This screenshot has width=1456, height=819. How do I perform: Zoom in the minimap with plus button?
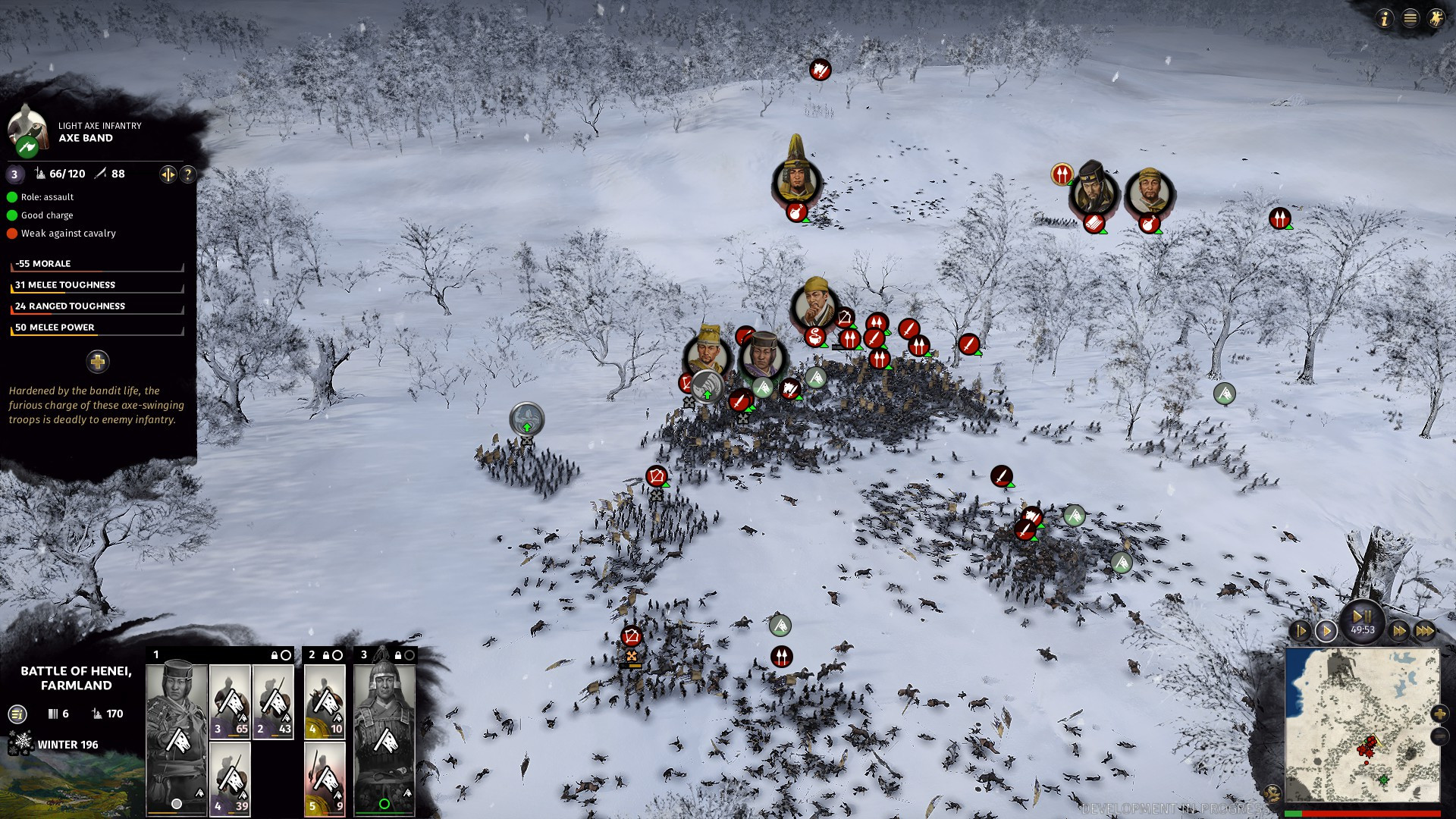tap(1439, 714)
